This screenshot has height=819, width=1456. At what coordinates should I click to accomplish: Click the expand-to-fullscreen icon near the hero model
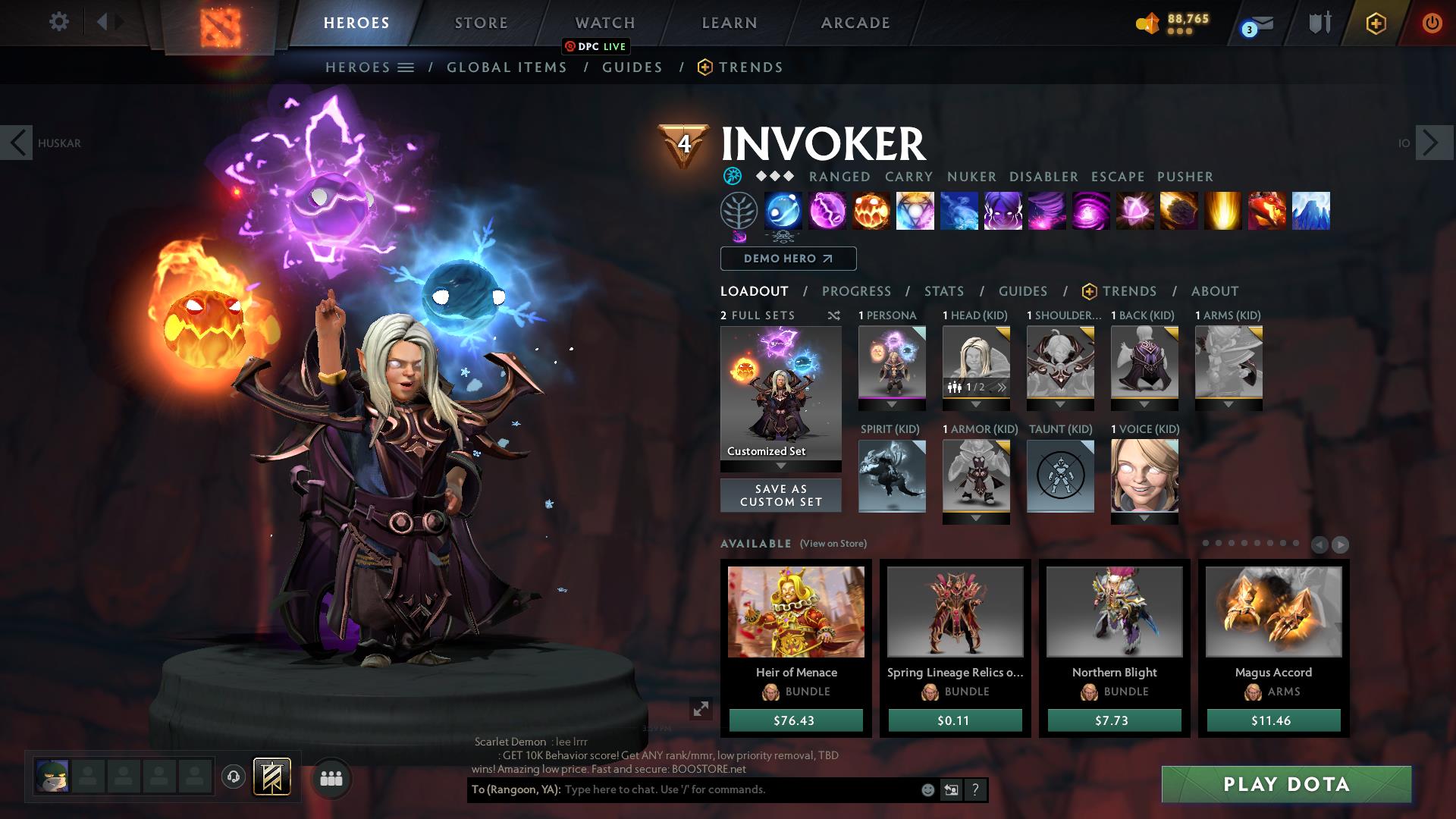click(701, 709)
